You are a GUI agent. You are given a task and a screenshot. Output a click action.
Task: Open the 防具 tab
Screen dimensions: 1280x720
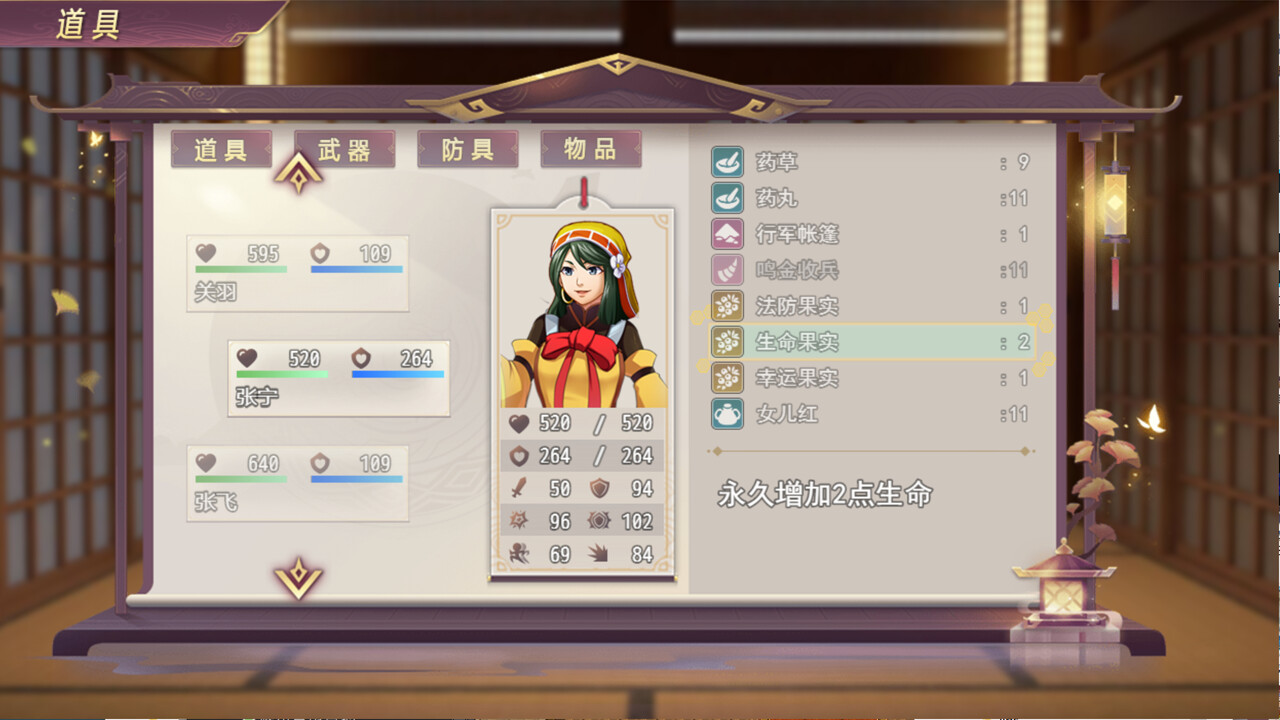(466, 148)
